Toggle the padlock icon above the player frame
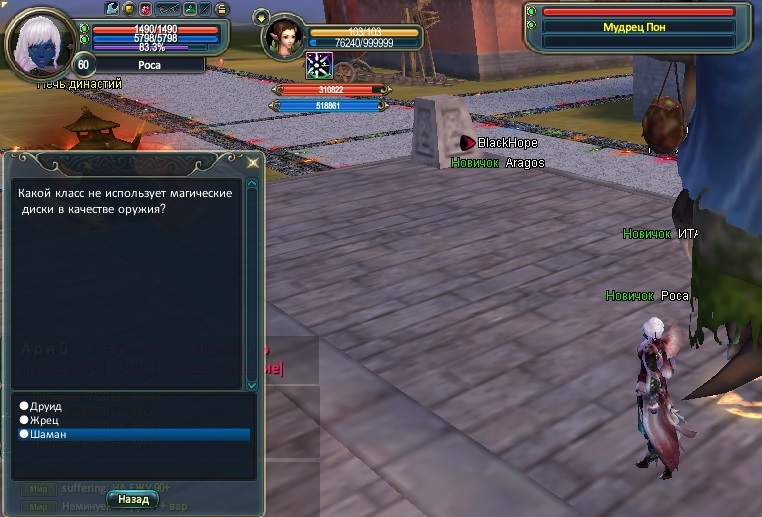Image resolution: width=762 pixels, height=517 pixels. tap(220, 9)
